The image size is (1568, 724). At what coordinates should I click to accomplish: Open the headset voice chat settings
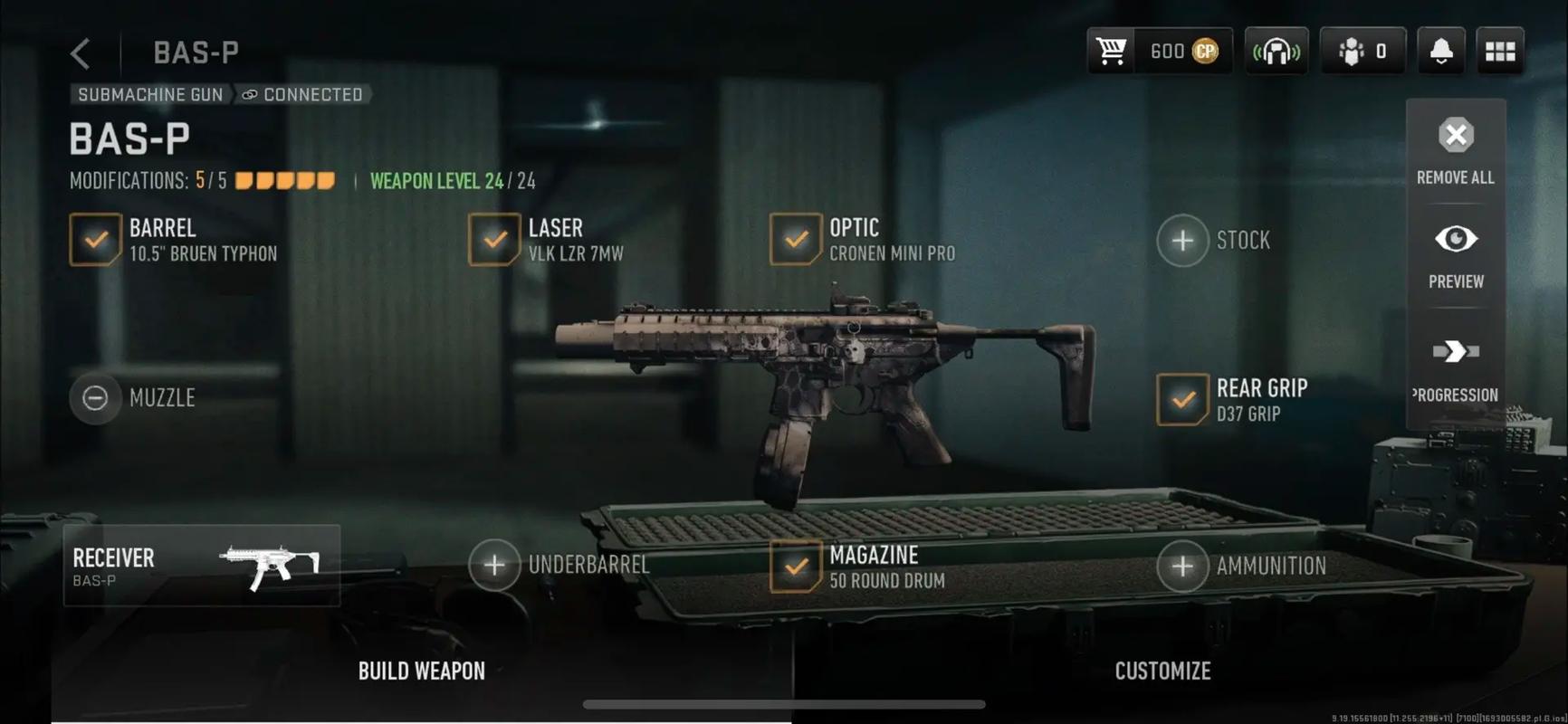(1276, 52)
